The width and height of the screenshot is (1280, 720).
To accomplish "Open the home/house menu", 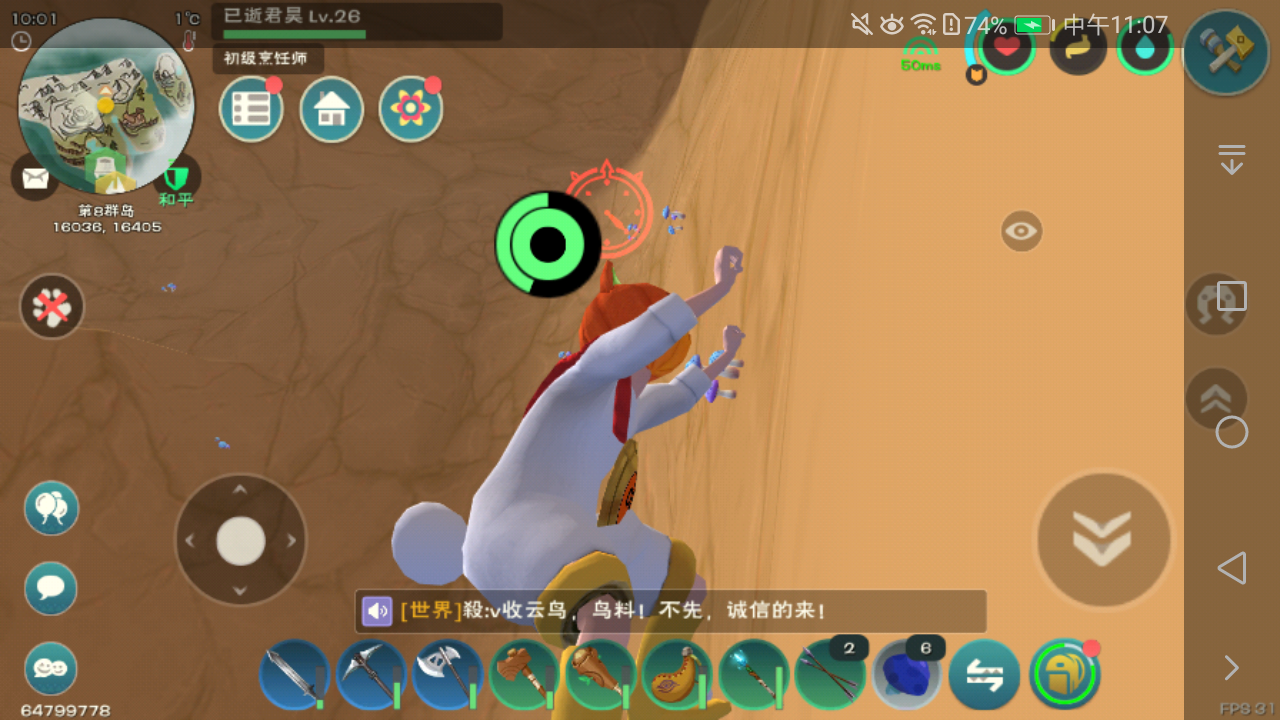I will [x=331, y=108].
